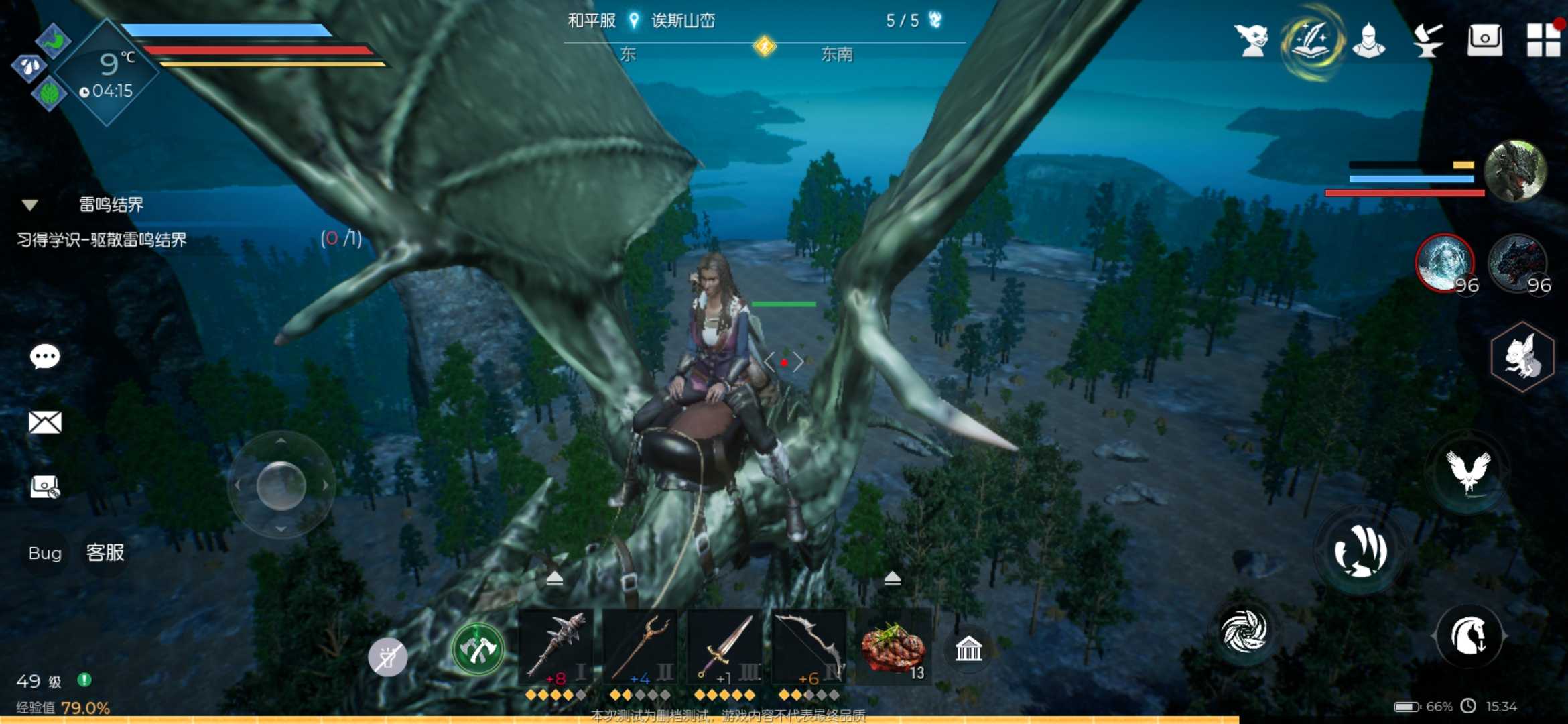Open the inventory bag icon
Image resolution: width=1568 pixels, height=724 pixels.
point(1485,39)
